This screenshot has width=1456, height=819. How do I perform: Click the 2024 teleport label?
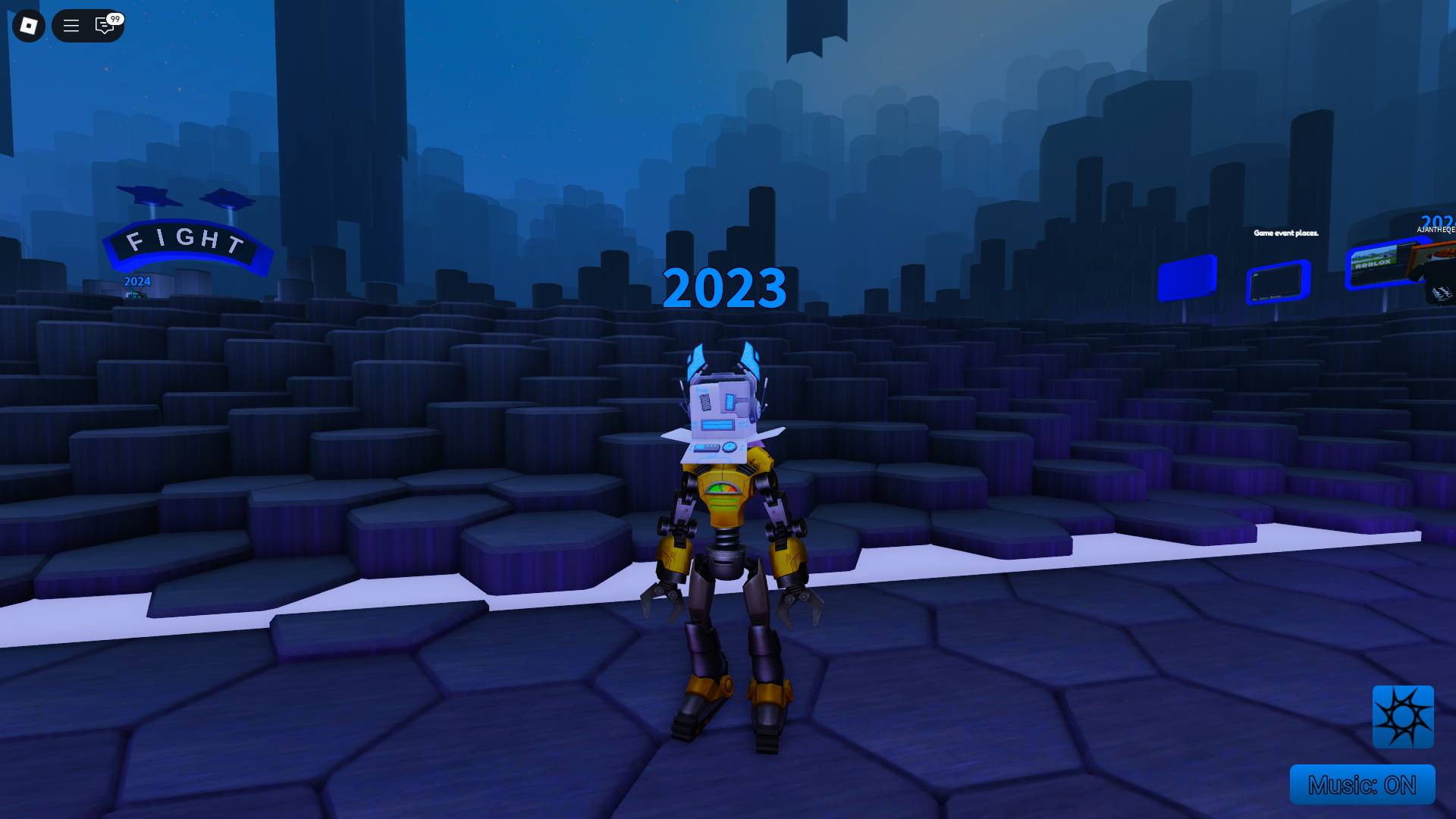pos(136,281)
